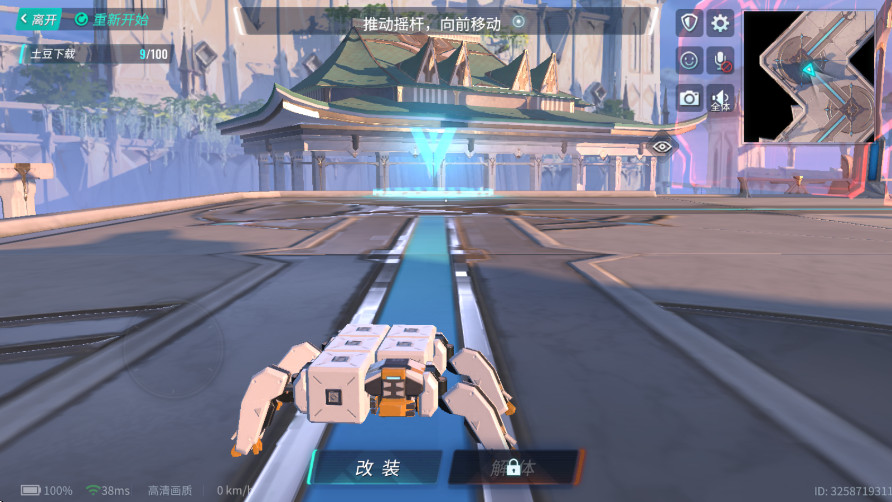Open the gear settings menu
The image size is (892, 502).
point(720,23)
